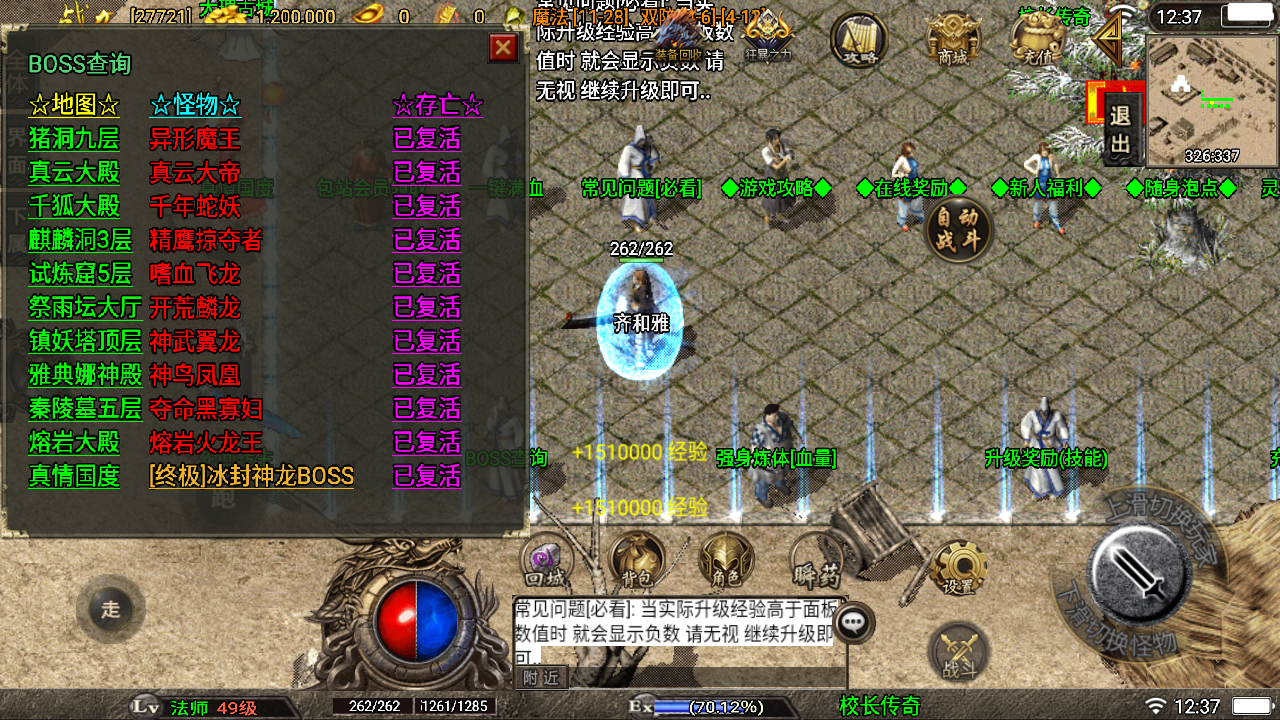Open the 背包 bag
This screenshot has width=1280, height=720.
pos(637,560)
